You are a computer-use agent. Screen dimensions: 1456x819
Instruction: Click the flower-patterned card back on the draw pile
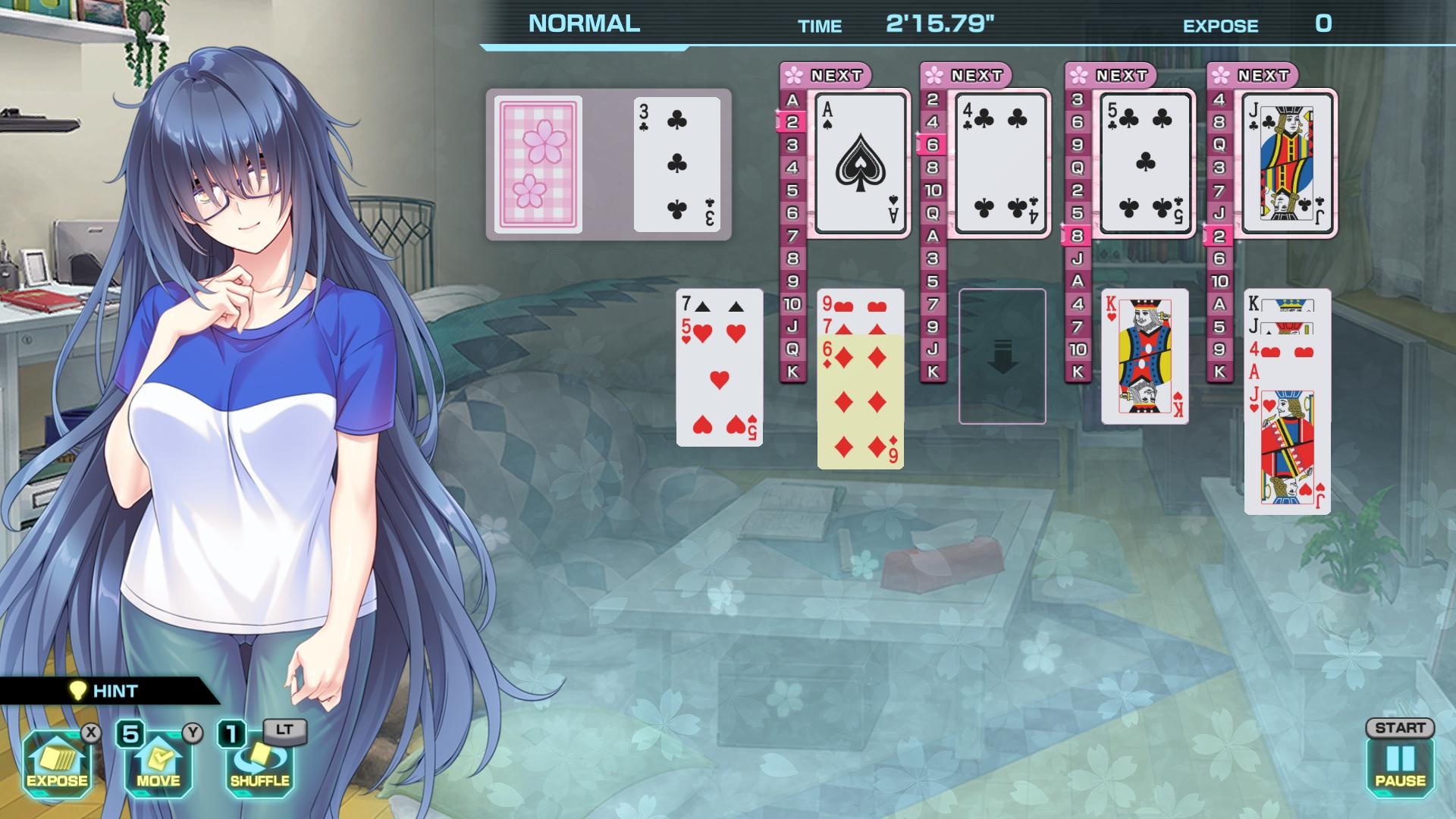coord(539,165)
